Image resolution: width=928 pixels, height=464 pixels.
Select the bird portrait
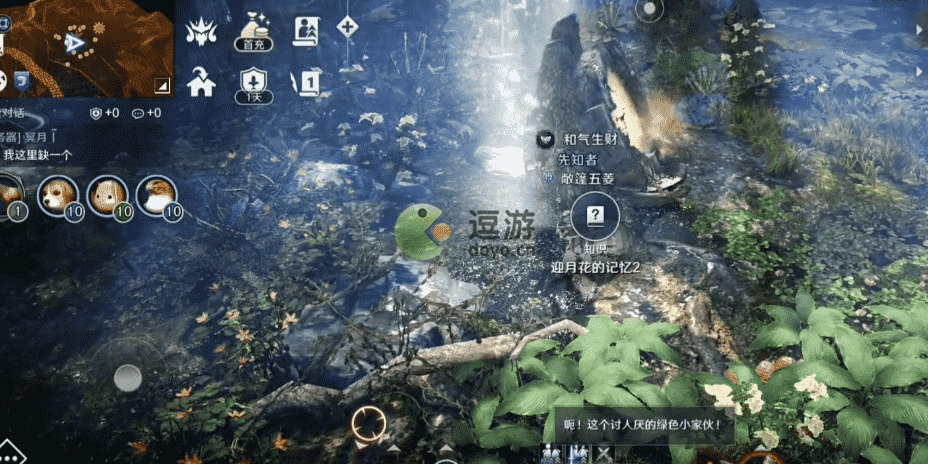pos(156,194)
